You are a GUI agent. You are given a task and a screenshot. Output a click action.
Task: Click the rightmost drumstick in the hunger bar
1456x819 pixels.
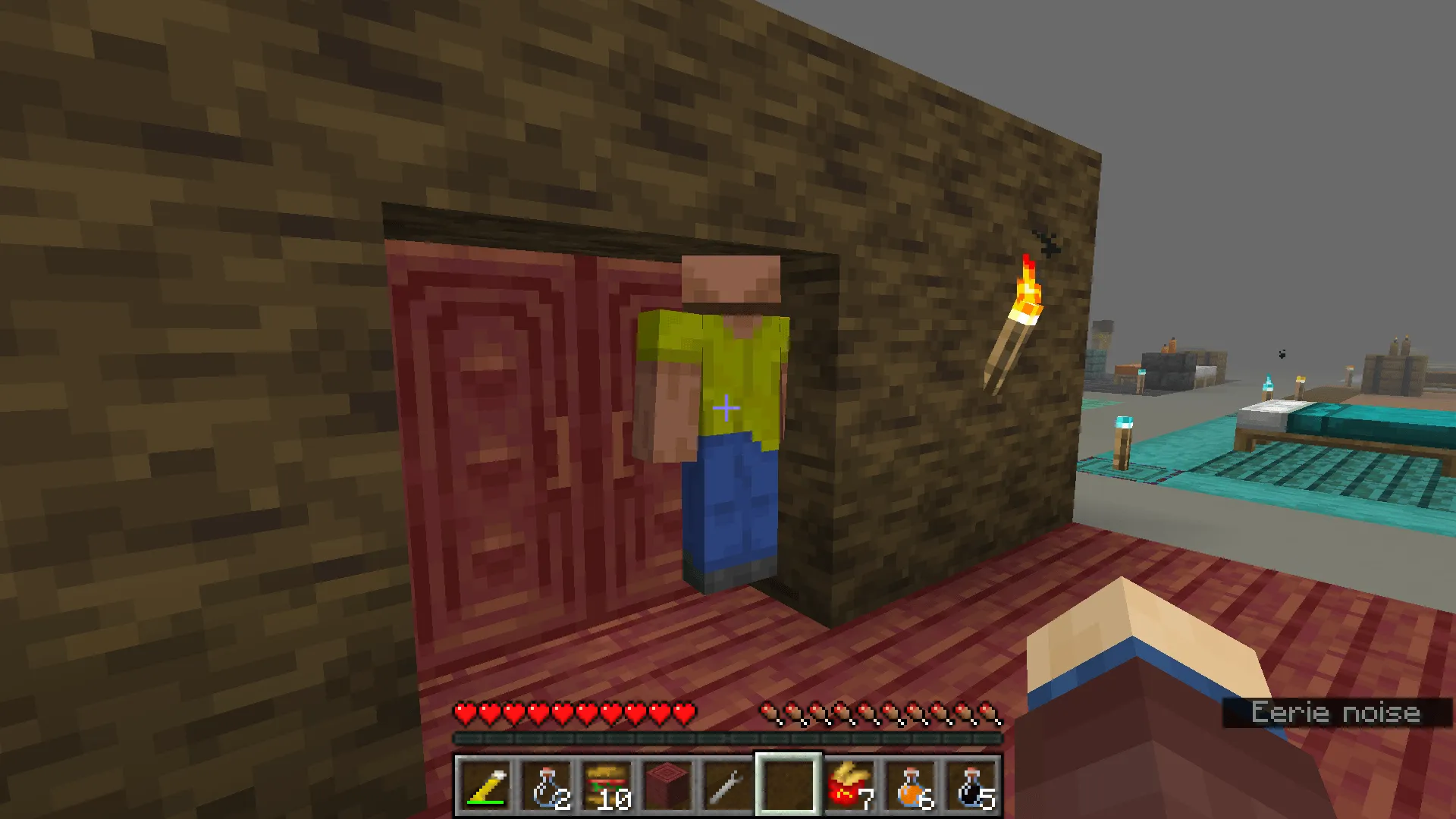tap(990, 713)
